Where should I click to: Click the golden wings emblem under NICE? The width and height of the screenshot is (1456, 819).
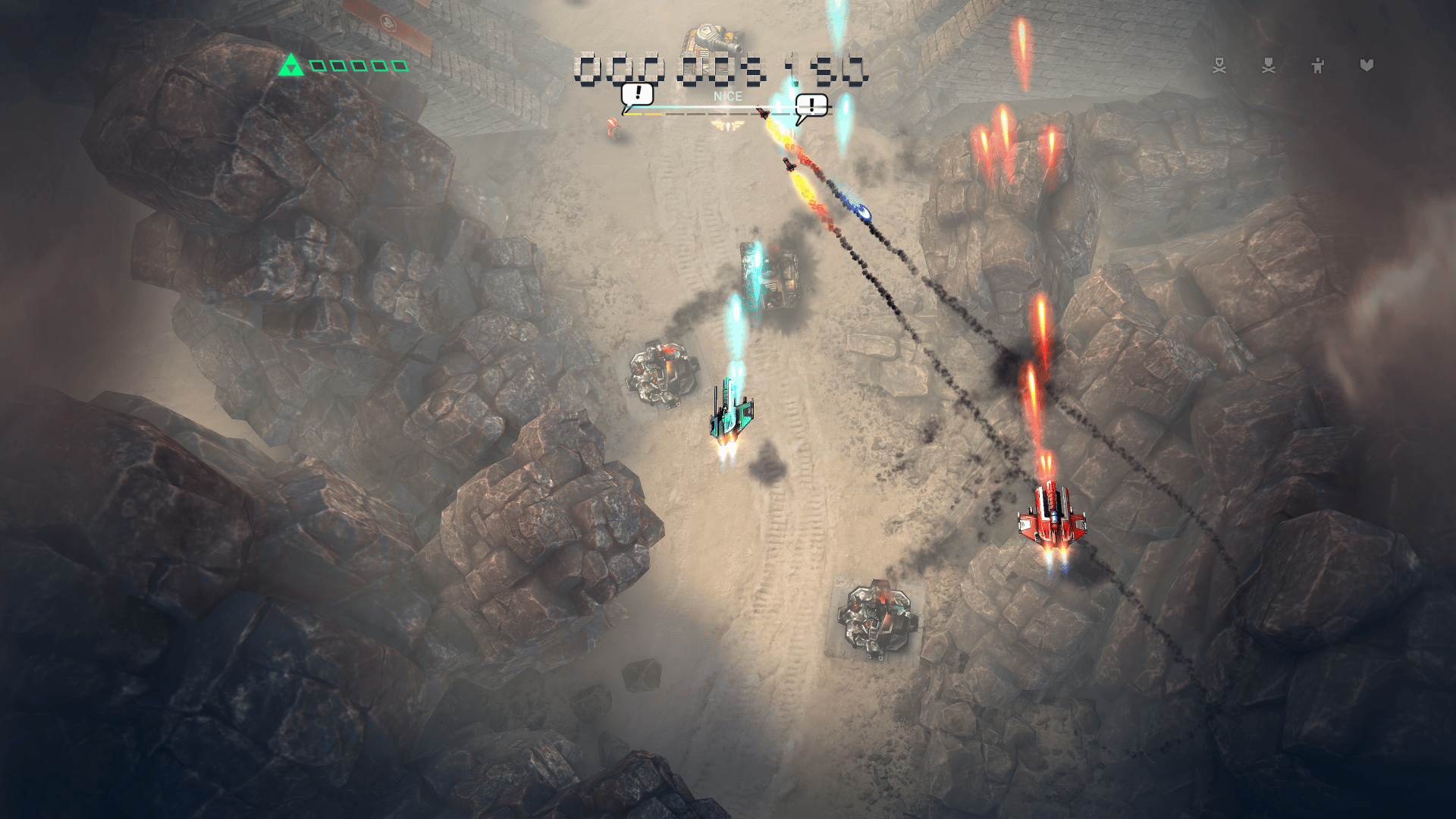727,126
